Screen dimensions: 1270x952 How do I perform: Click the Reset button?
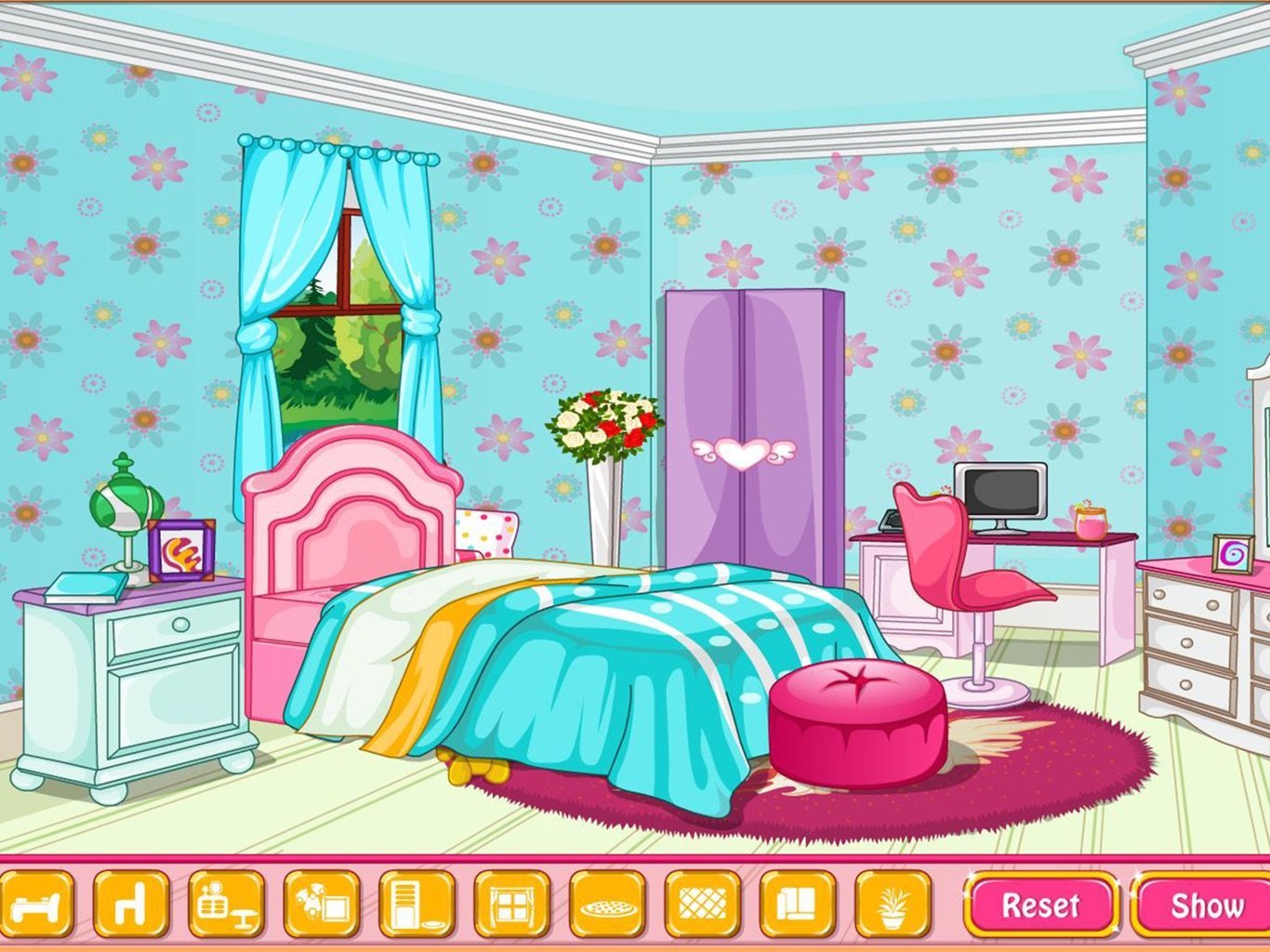[1040, 905]
